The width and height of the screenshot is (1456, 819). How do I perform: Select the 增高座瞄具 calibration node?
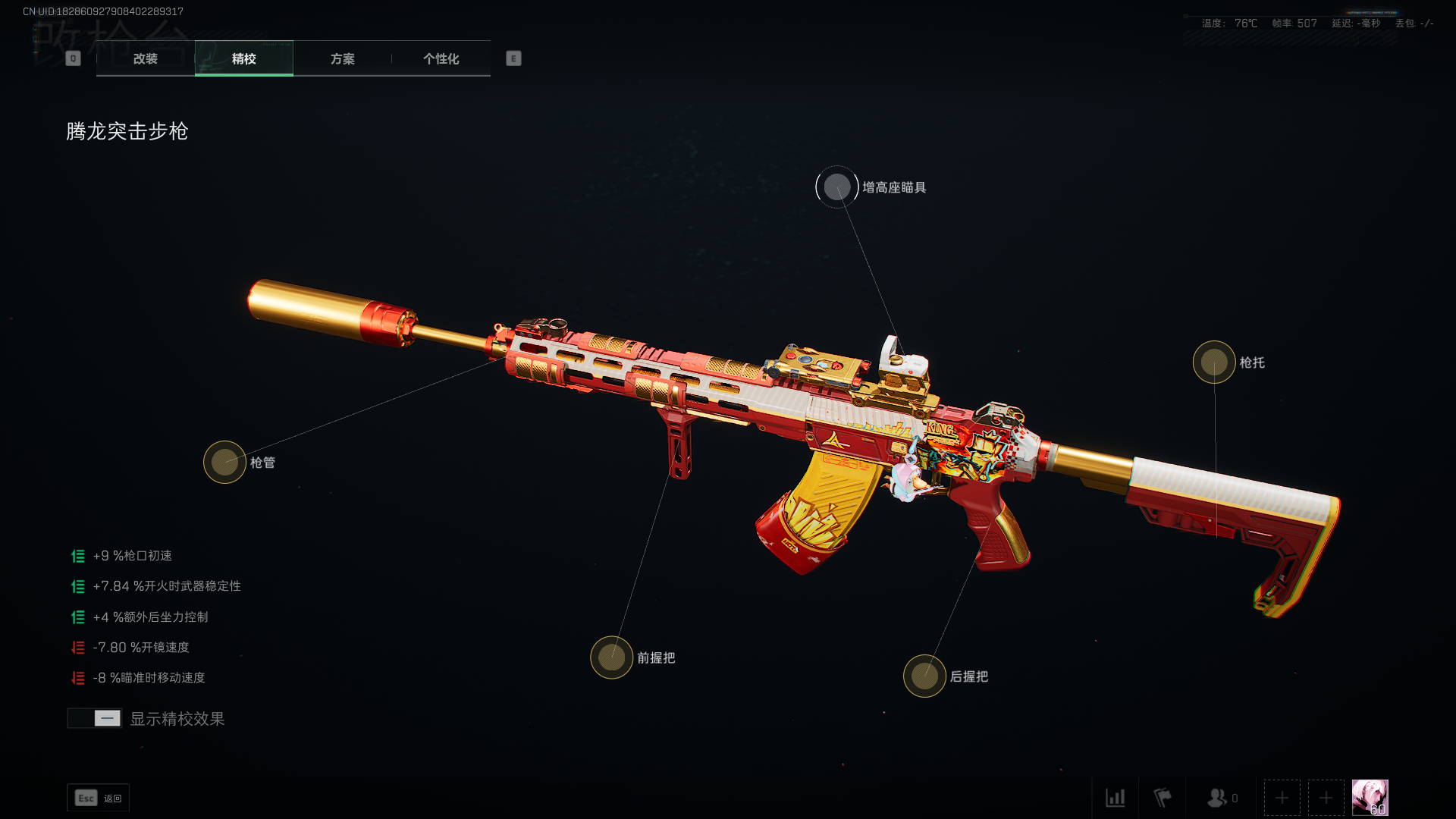[x=837, y=187]
